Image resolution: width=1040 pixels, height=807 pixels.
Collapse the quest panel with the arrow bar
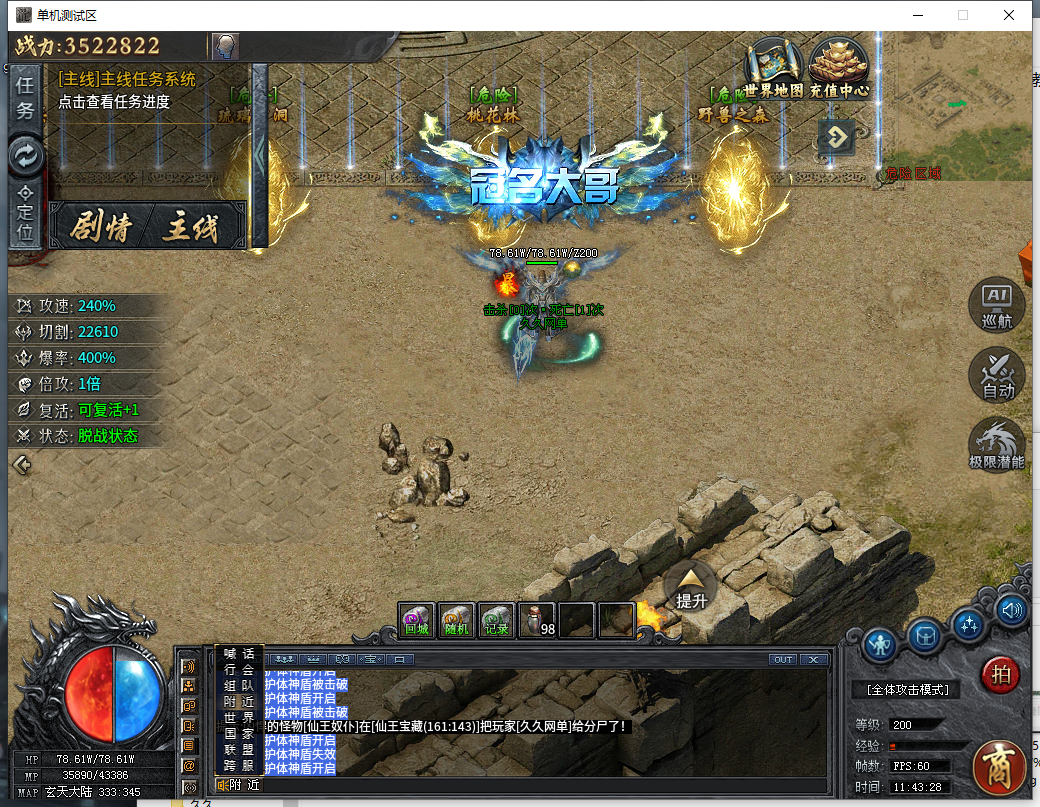coord(260,155)
